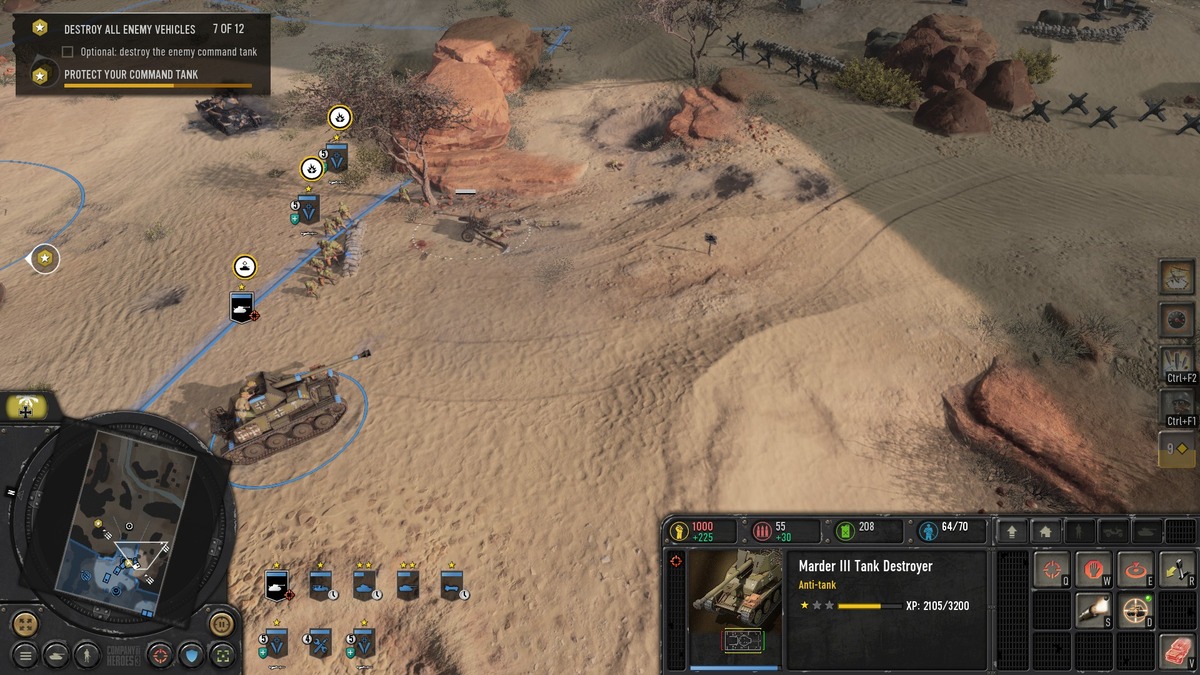Use the stop command red hand icon

click(1093, 570)
